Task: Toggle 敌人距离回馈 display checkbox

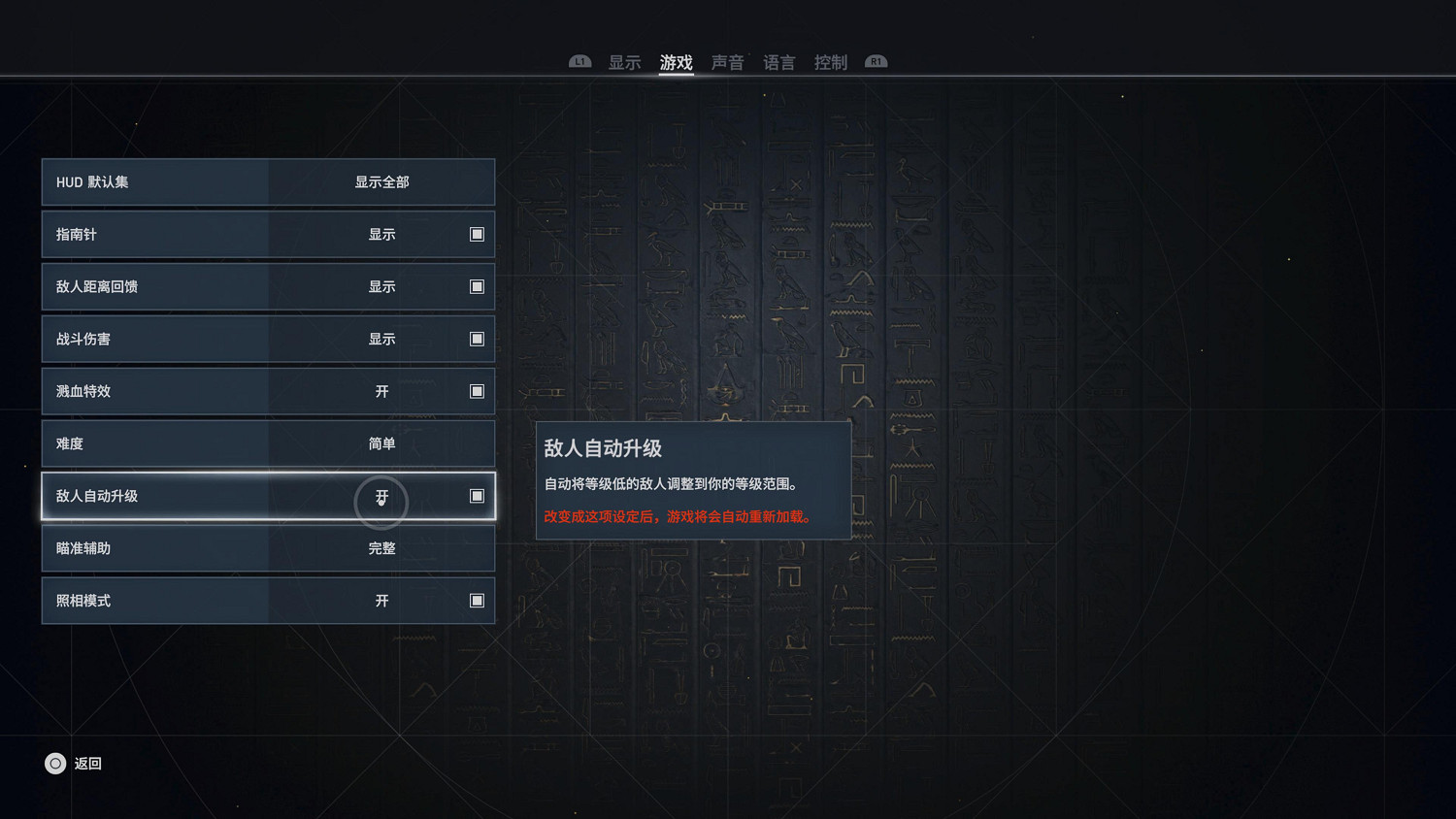Action: [x=477, y=286]
